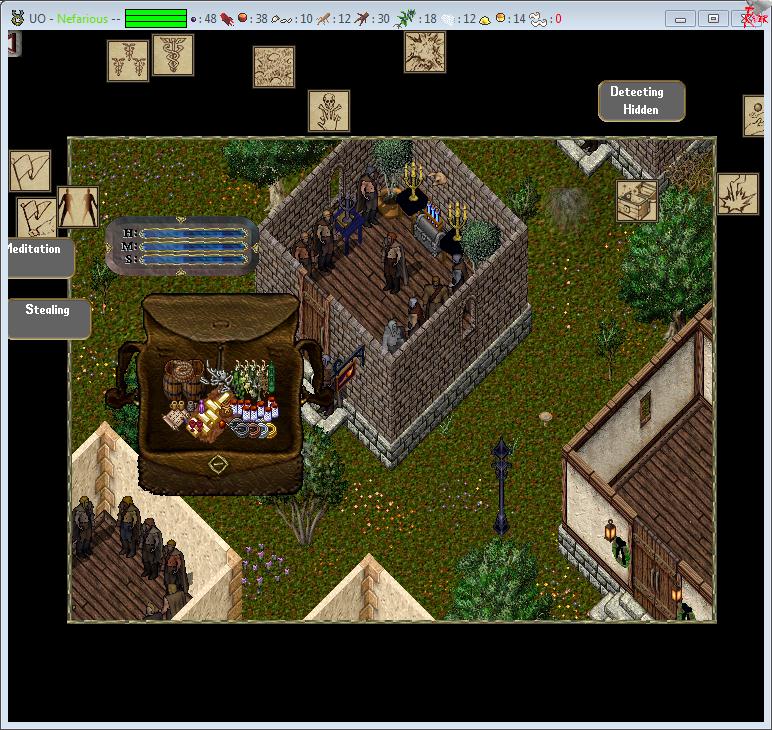Cast the single caduceus spell icon
The height and width of the screenshot is (730, 772).
[x=173, y=56]
